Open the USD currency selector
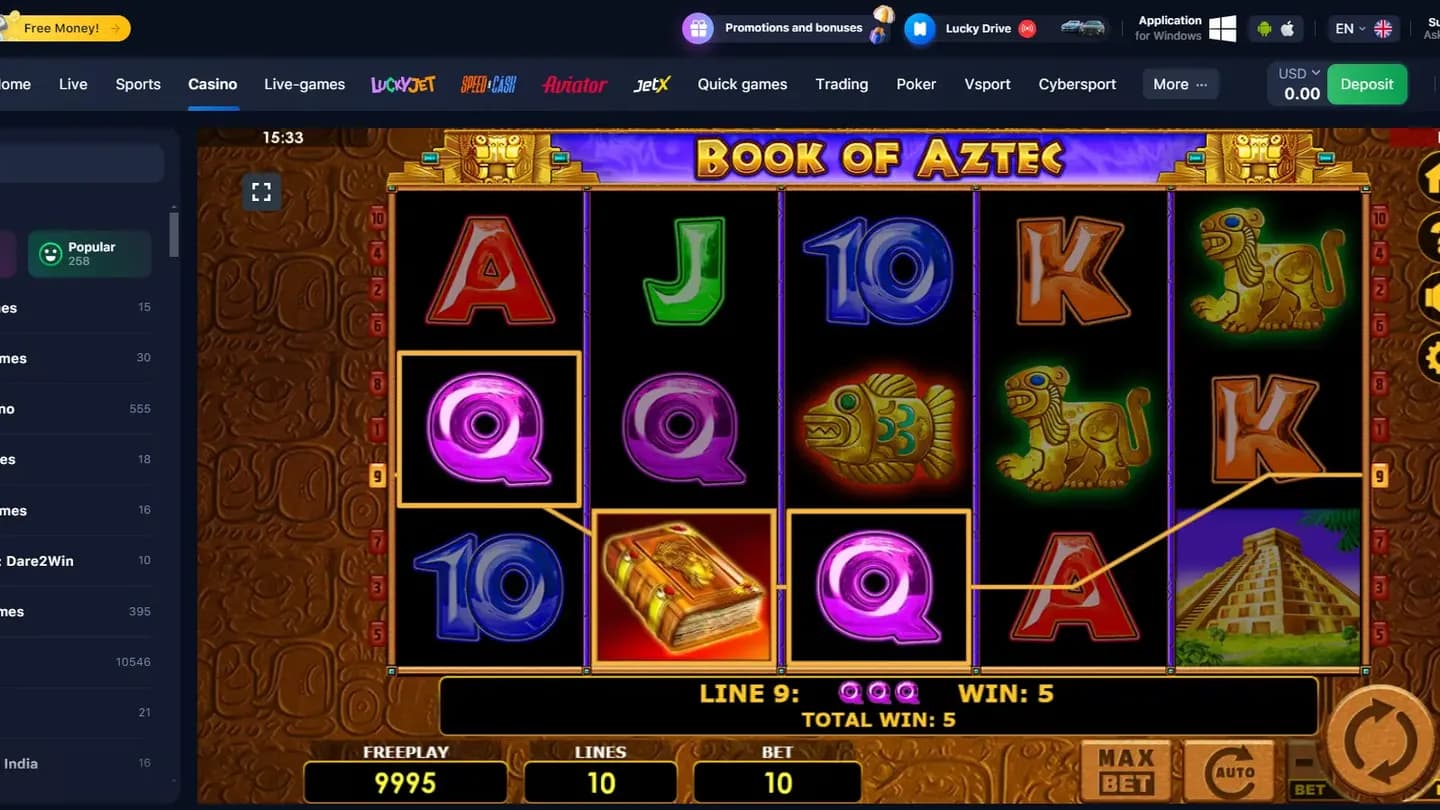This screenshot has width=1440, height=810. [x=1296, y=72]
